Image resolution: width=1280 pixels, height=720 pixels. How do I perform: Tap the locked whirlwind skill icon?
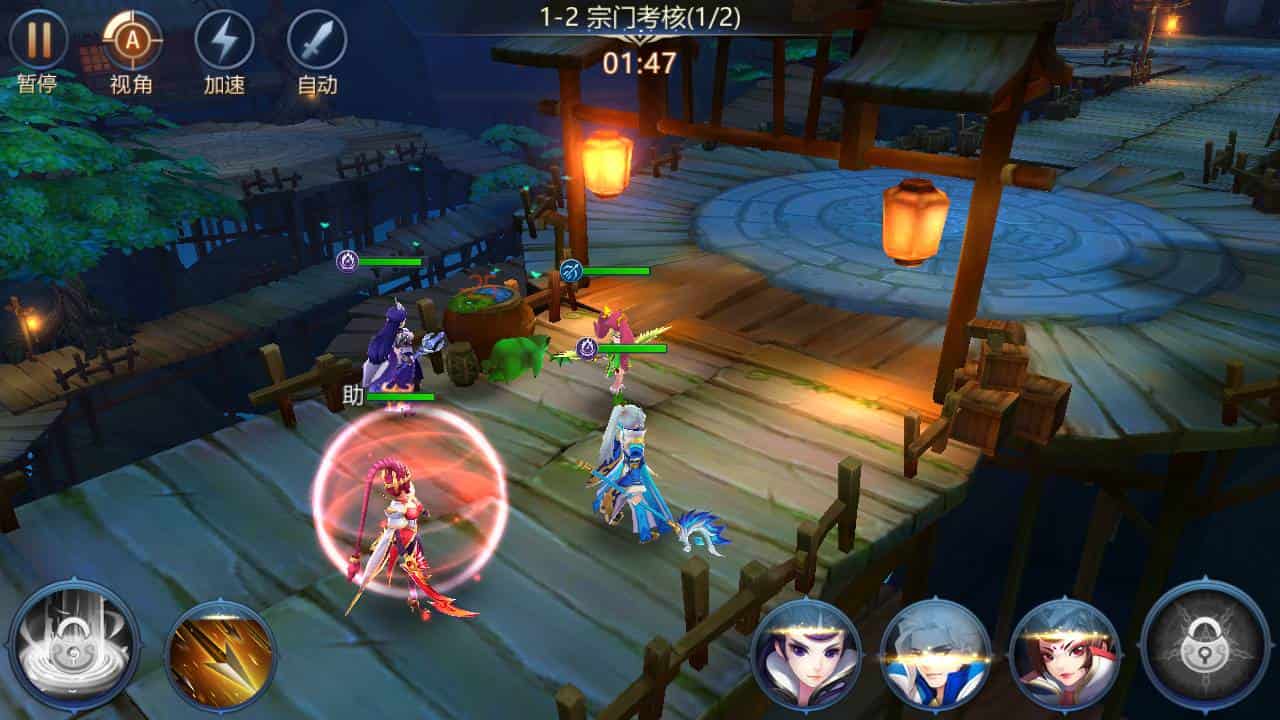click(73, 643)
